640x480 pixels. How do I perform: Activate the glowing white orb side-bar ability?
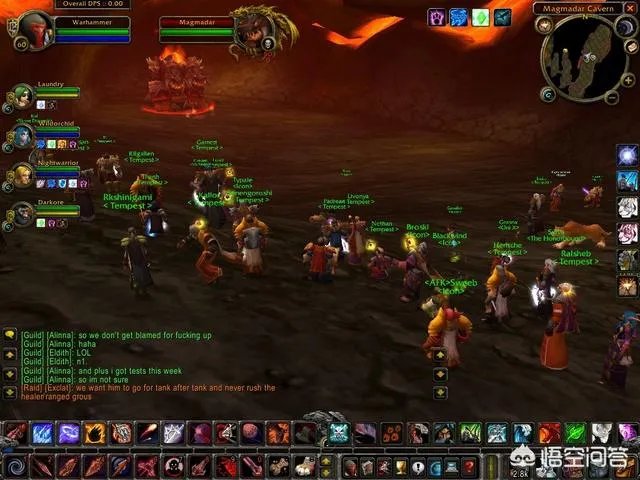point(627,156)
